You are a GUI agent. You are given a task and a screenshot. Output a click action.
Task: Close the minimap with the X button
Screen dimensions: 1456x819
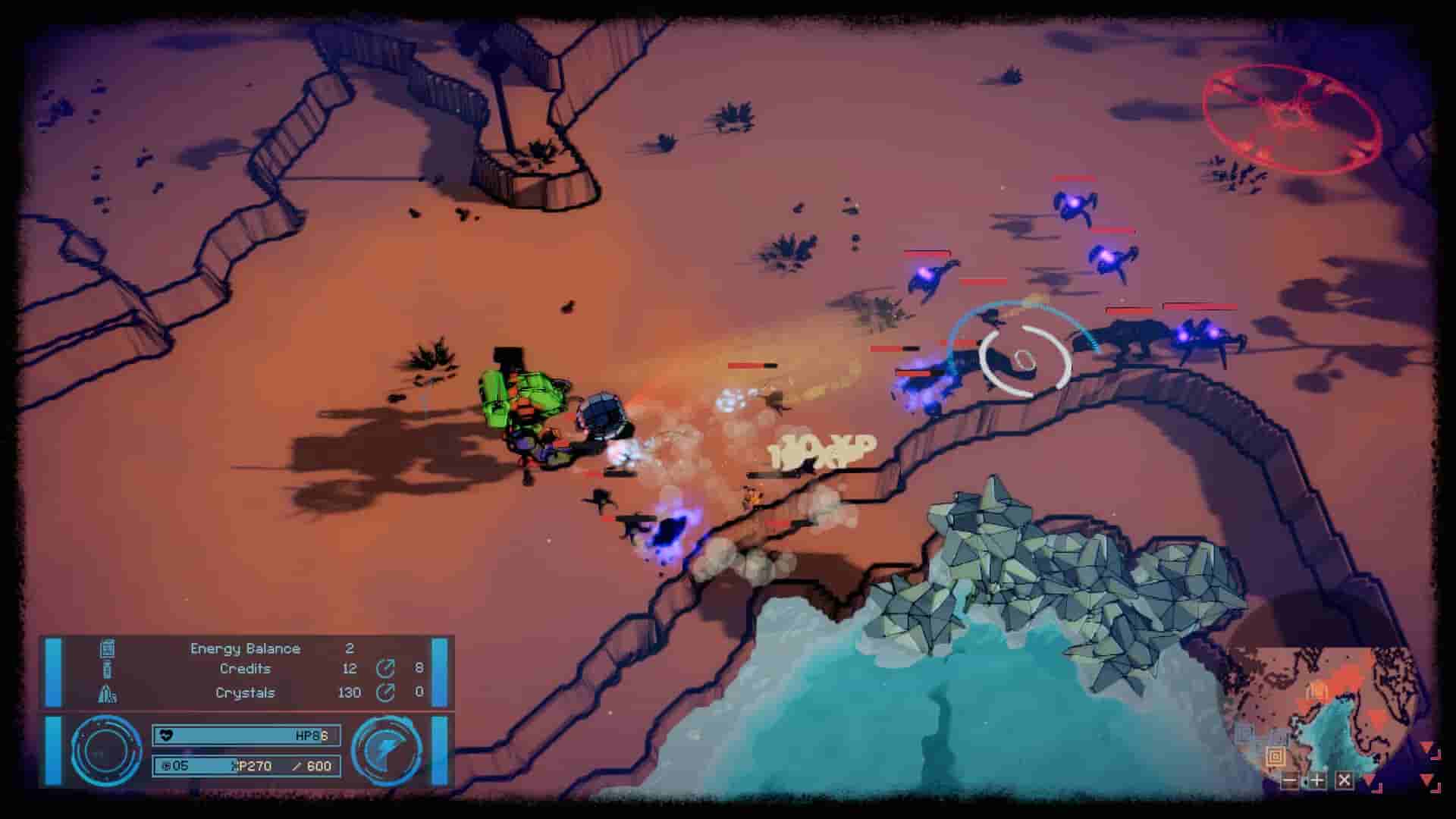[1342, 780]
